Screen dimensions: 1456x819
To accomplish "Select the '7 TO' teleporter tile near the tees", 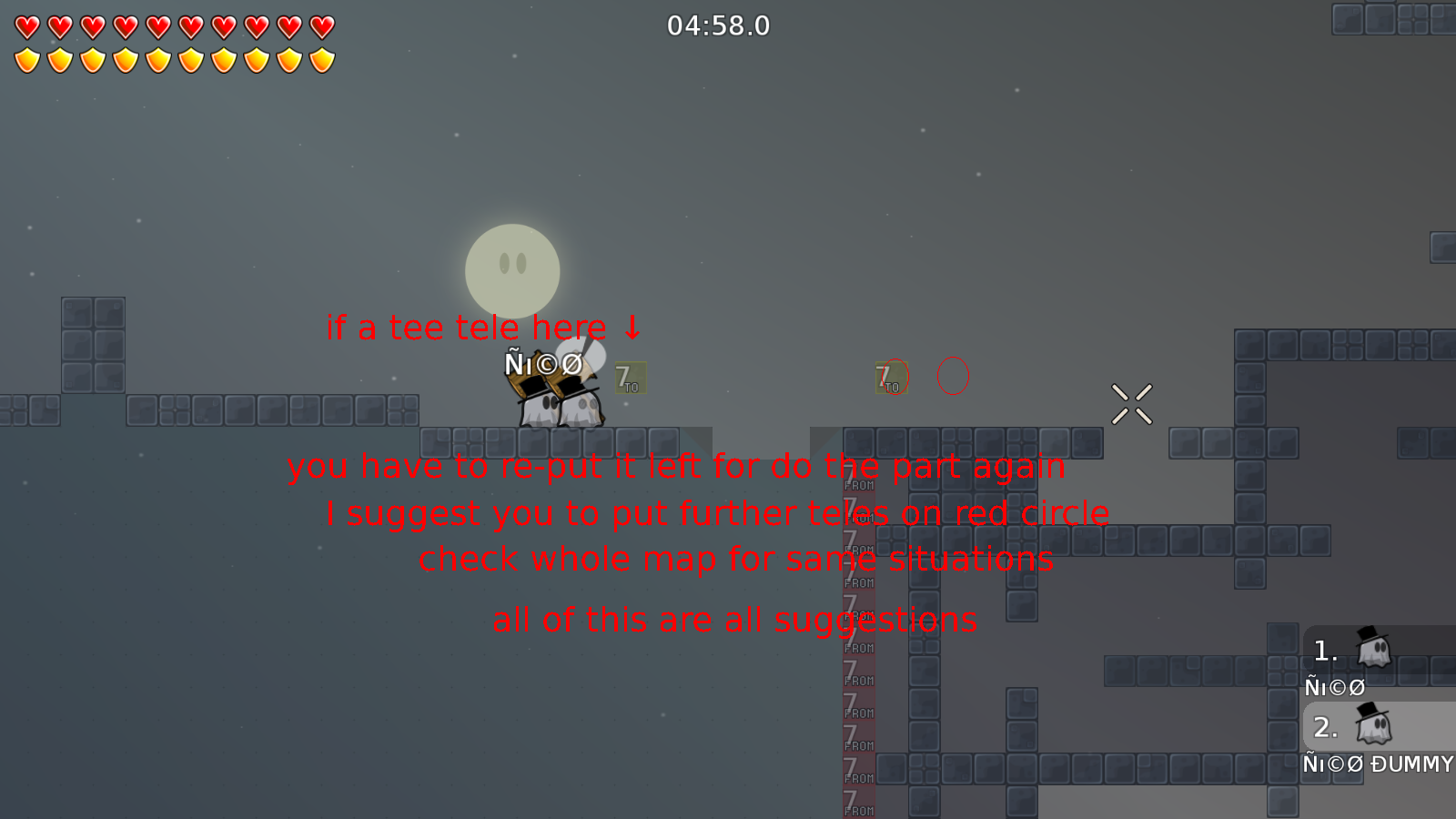I will [x=630, y=379].
